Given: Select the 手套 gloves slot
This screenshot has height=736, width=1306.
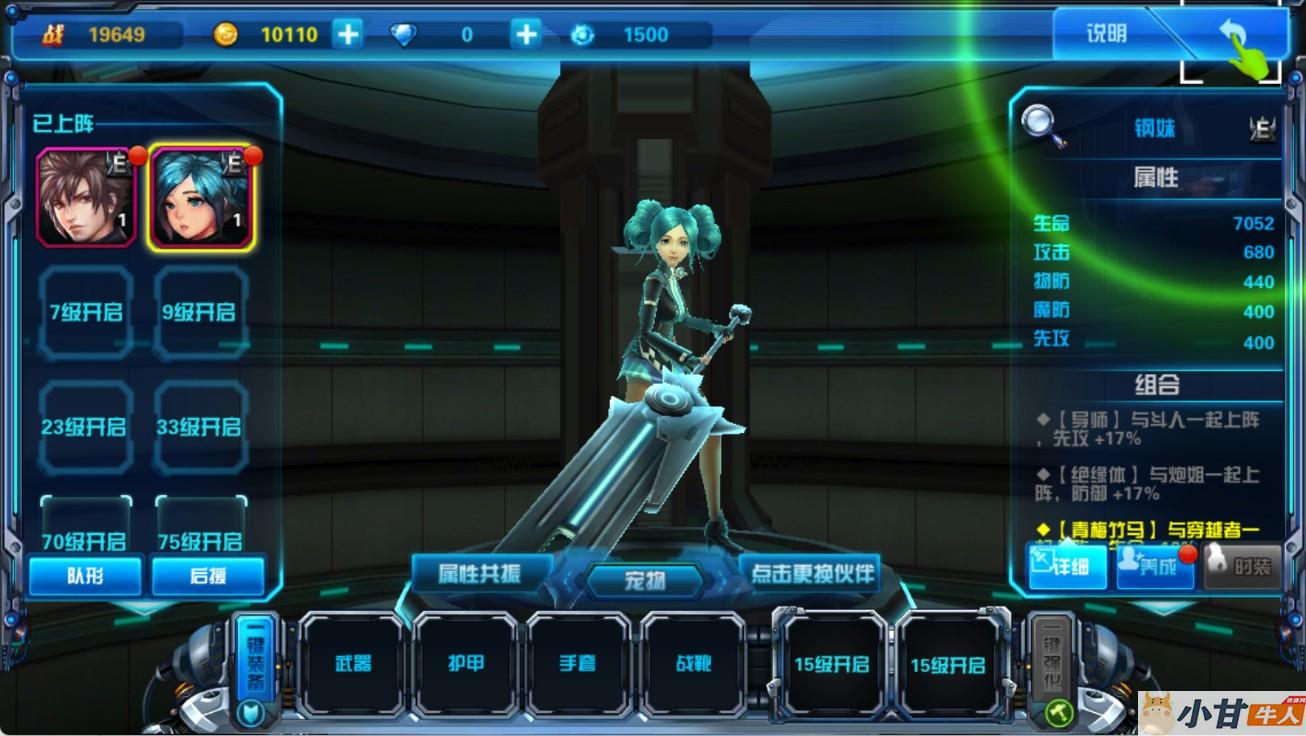Looking at the screenshot, I should (x=580, y=664).
